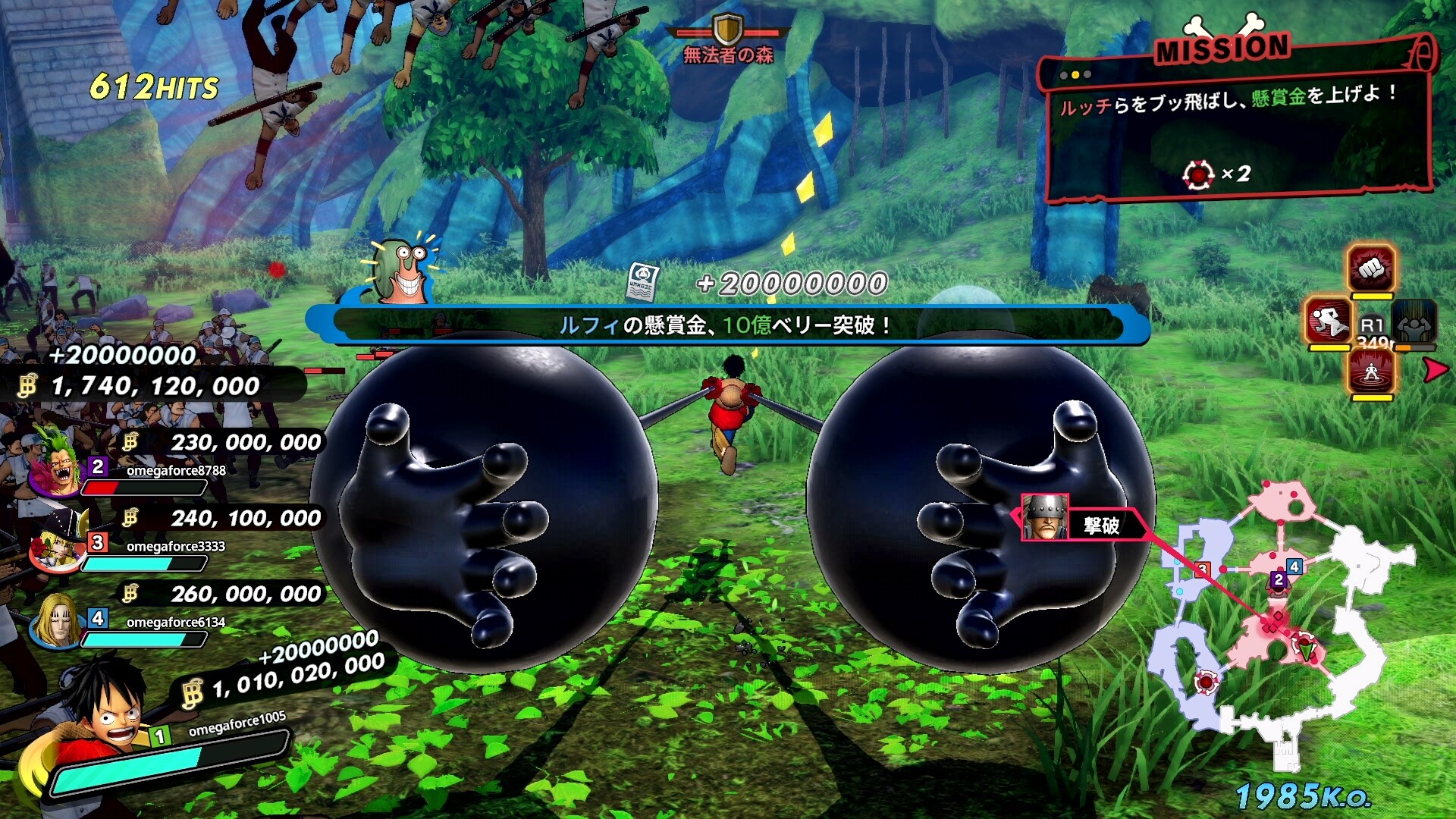Screen dimensions: 1456x819
Task: Click the red off-screen direction arrow
Action: [x=1435, y=371]
